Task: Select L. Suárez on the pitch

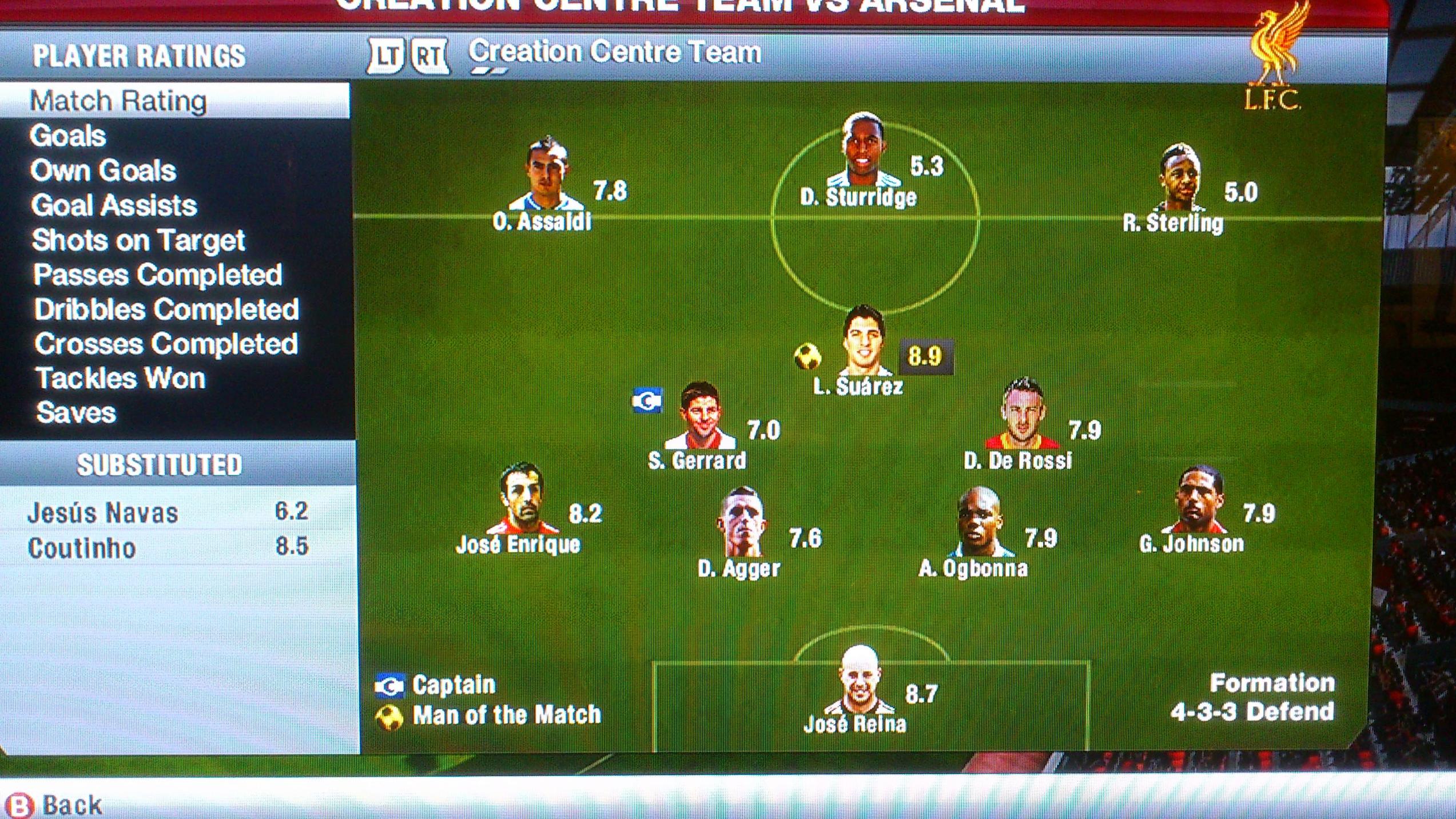Action: point(864,342)
